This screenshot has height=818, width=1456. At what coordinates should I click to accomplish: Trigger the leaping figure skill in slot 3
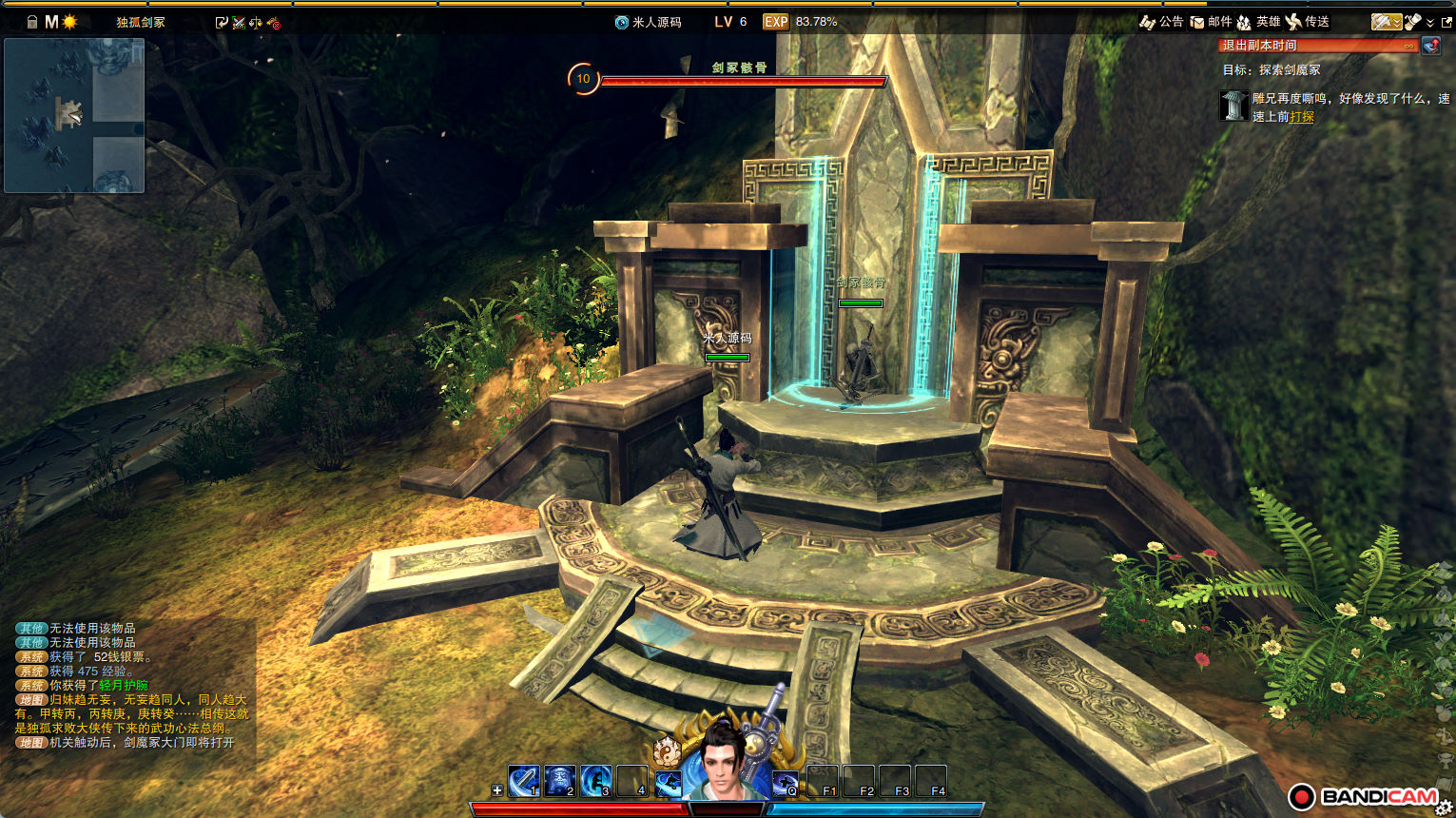(595, 781)
